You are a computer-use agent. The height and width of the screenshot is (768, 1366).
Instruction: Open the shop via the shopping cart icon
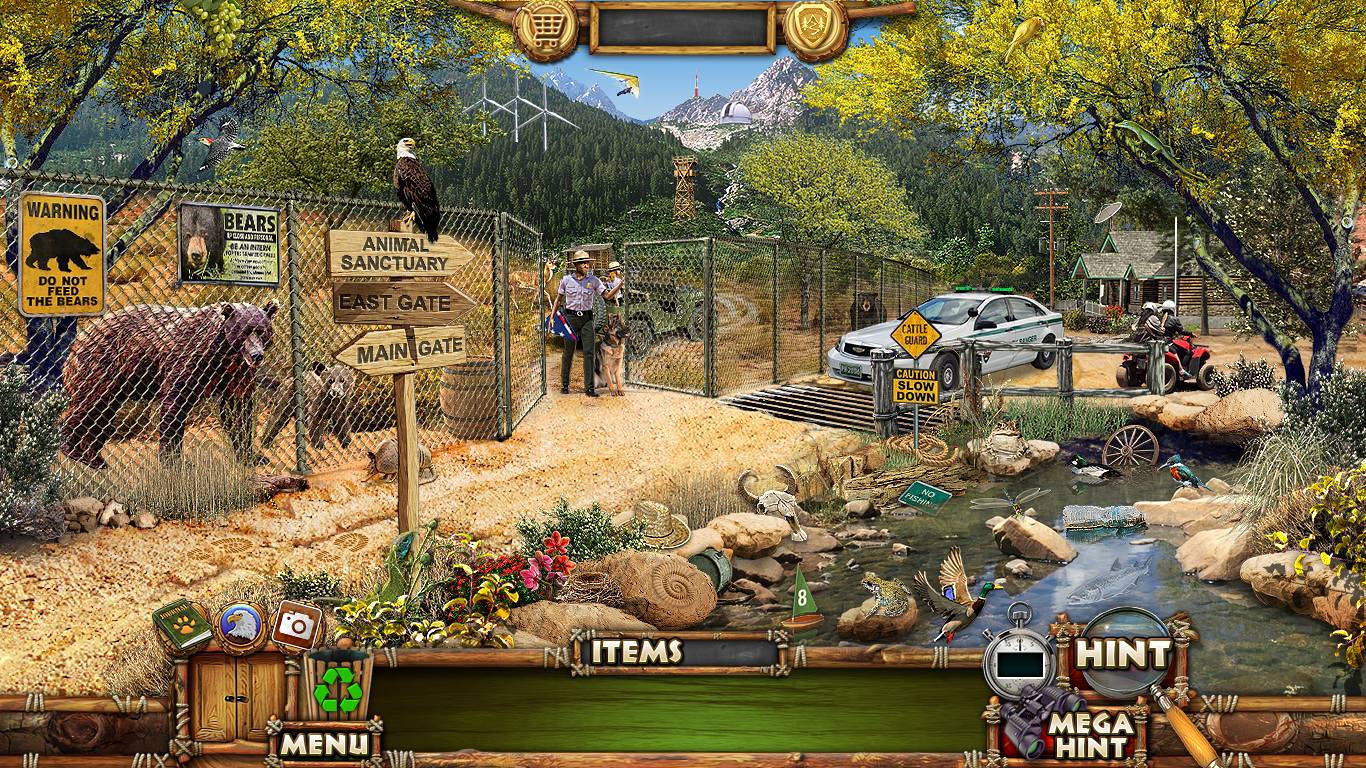(545, 29)
